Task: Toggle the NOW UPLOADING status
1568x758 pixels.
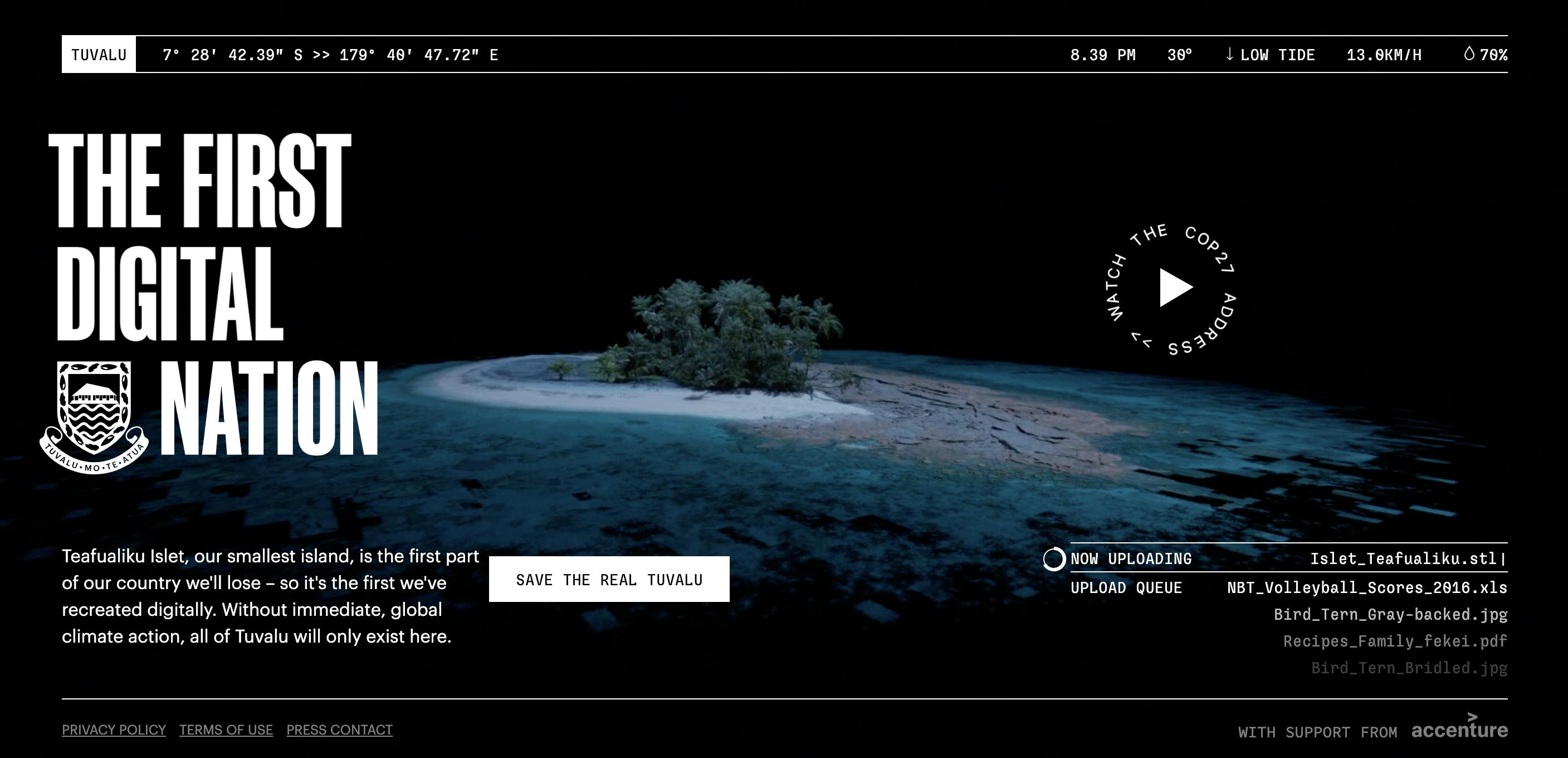Action: coord(1131,558)
